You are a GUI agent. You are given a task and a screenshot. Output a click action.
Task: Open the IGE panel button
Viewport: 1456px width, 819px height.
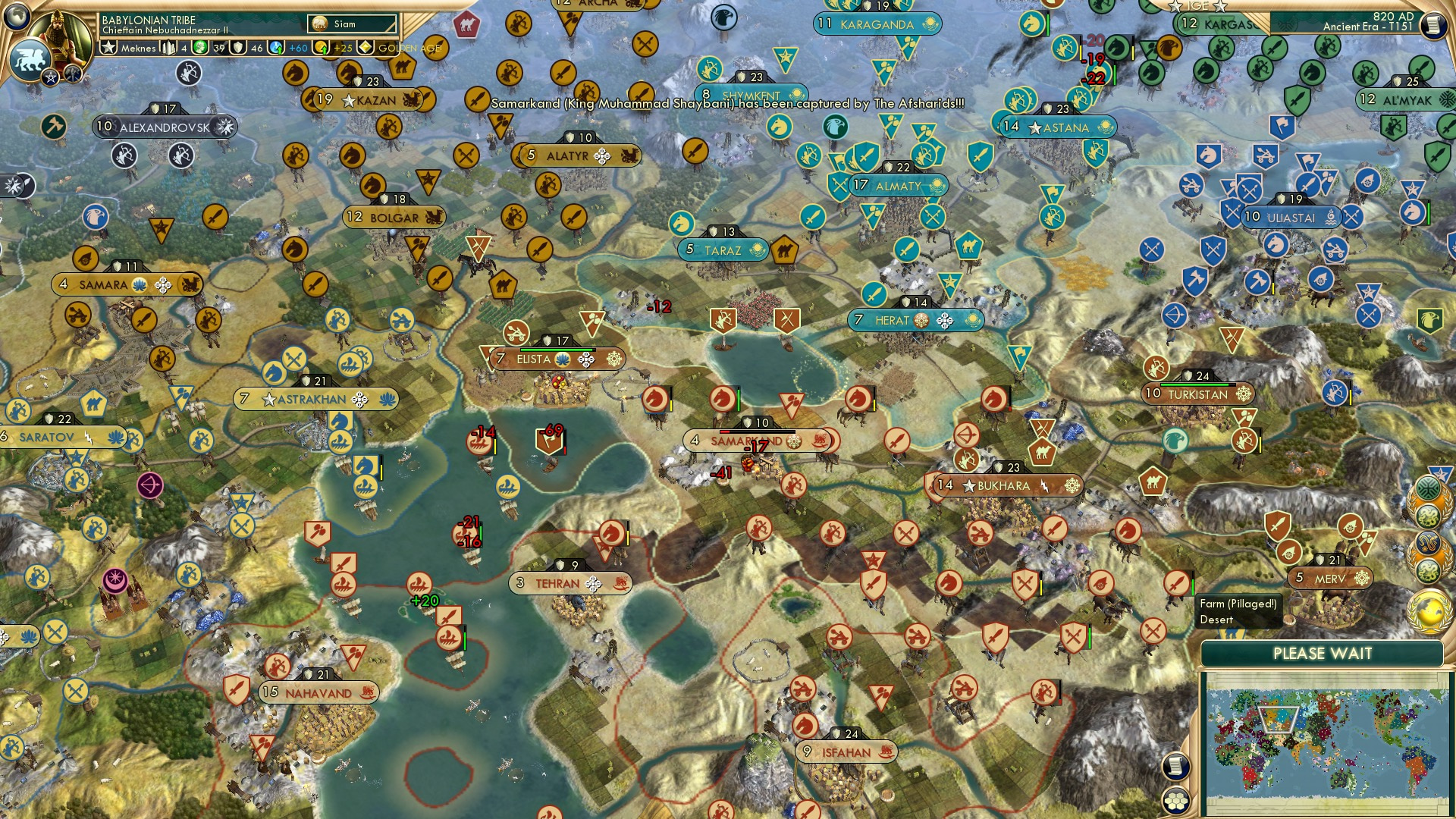(x=1197, y=6)
